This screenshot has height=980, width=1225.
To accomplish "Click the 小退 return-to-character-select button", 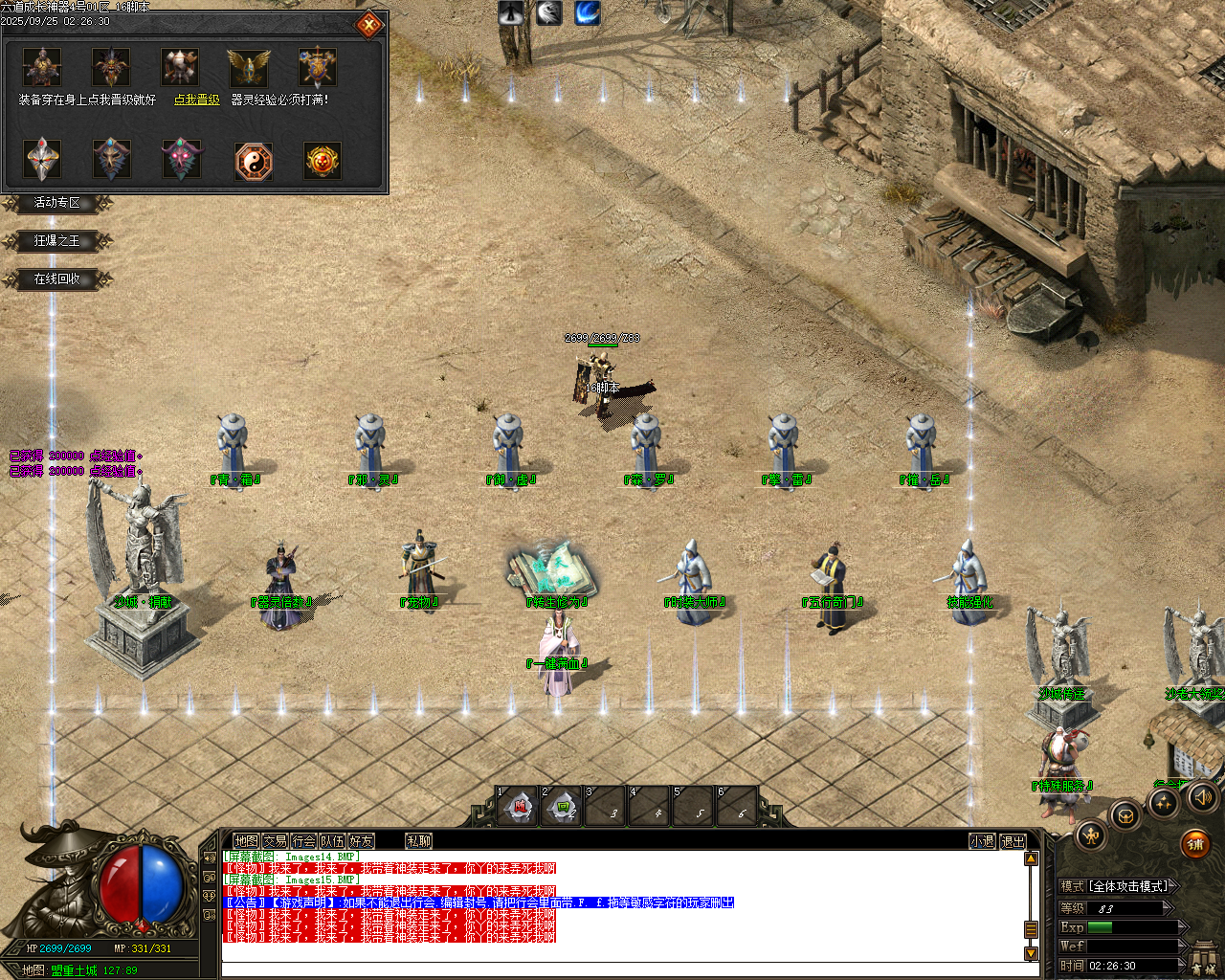I will pos(982,841).
